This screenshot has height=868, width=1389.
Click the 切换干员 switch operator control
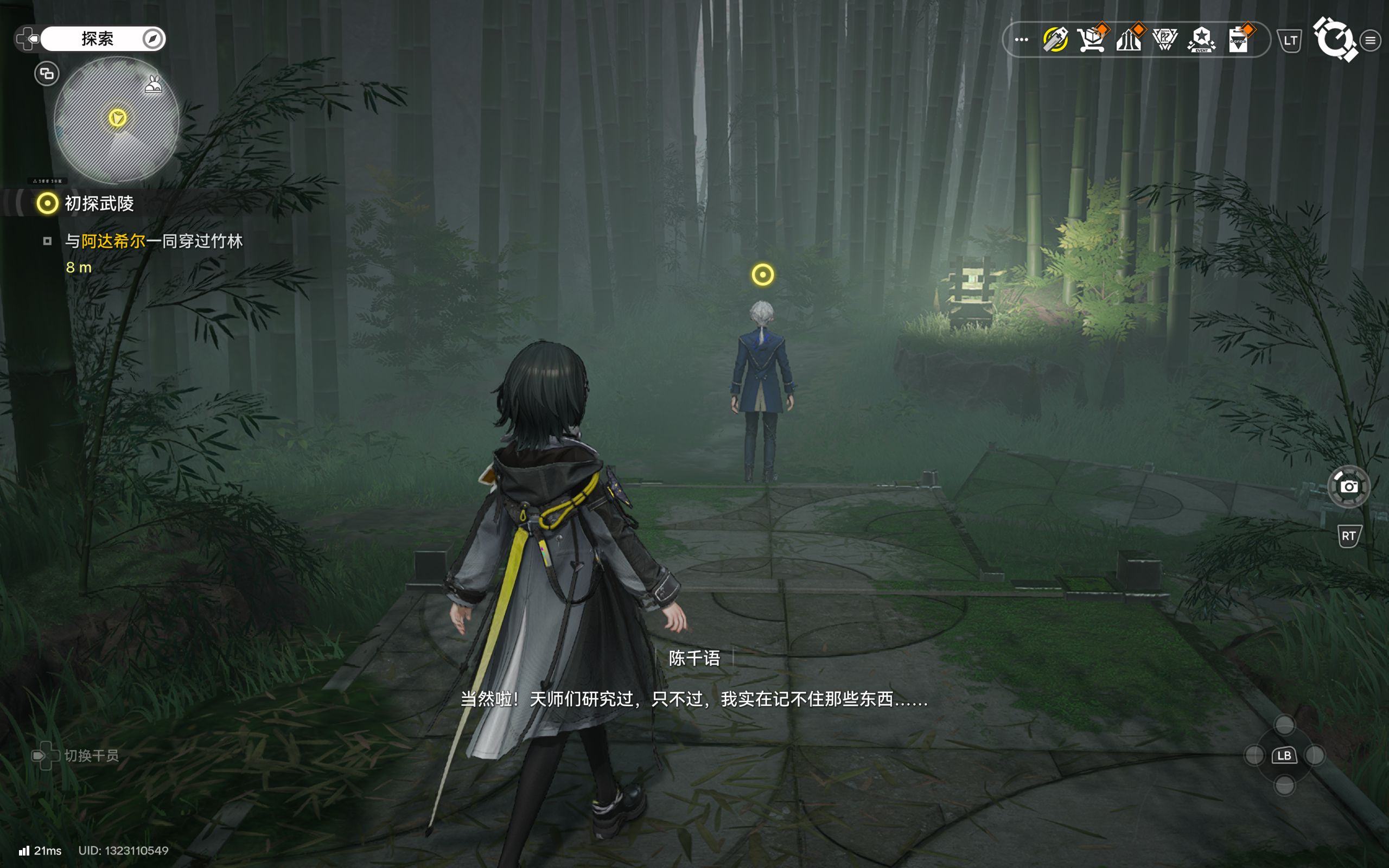[90, 756]
